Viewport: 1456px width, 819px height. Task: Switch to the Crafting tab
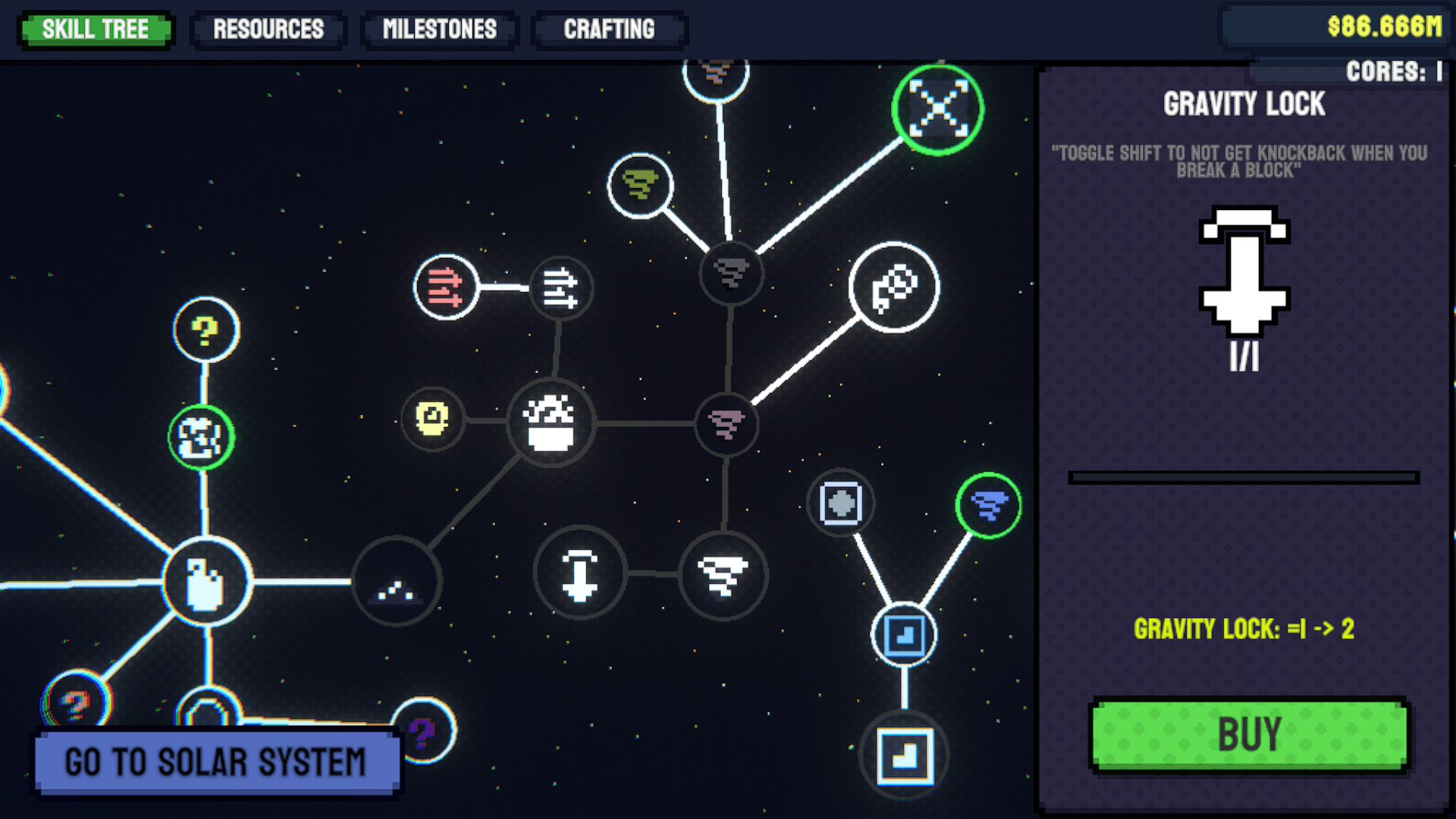click(x=609, y=30)
